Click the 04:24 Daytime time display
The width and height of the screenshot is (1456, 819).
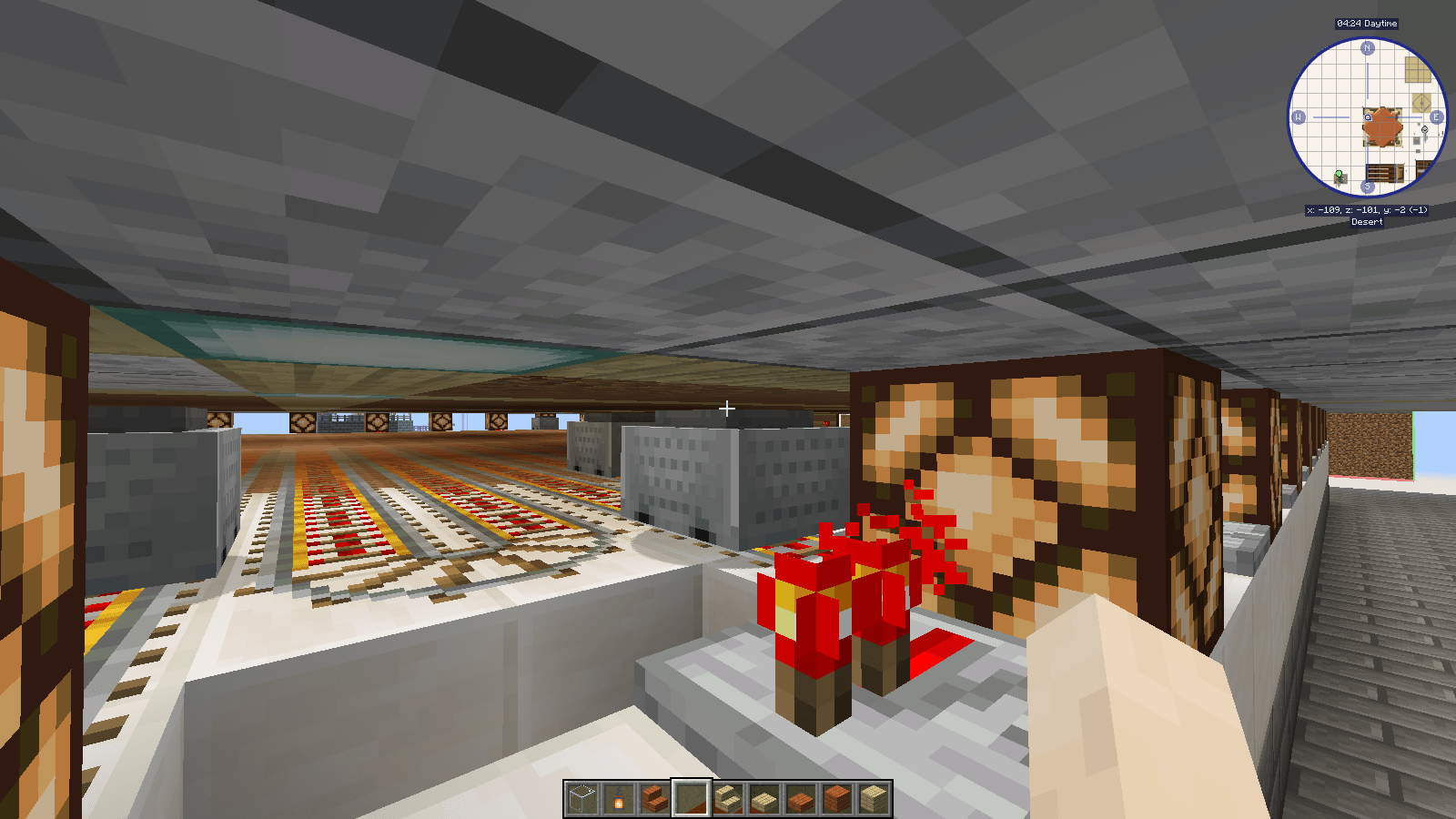(1367, 23)
